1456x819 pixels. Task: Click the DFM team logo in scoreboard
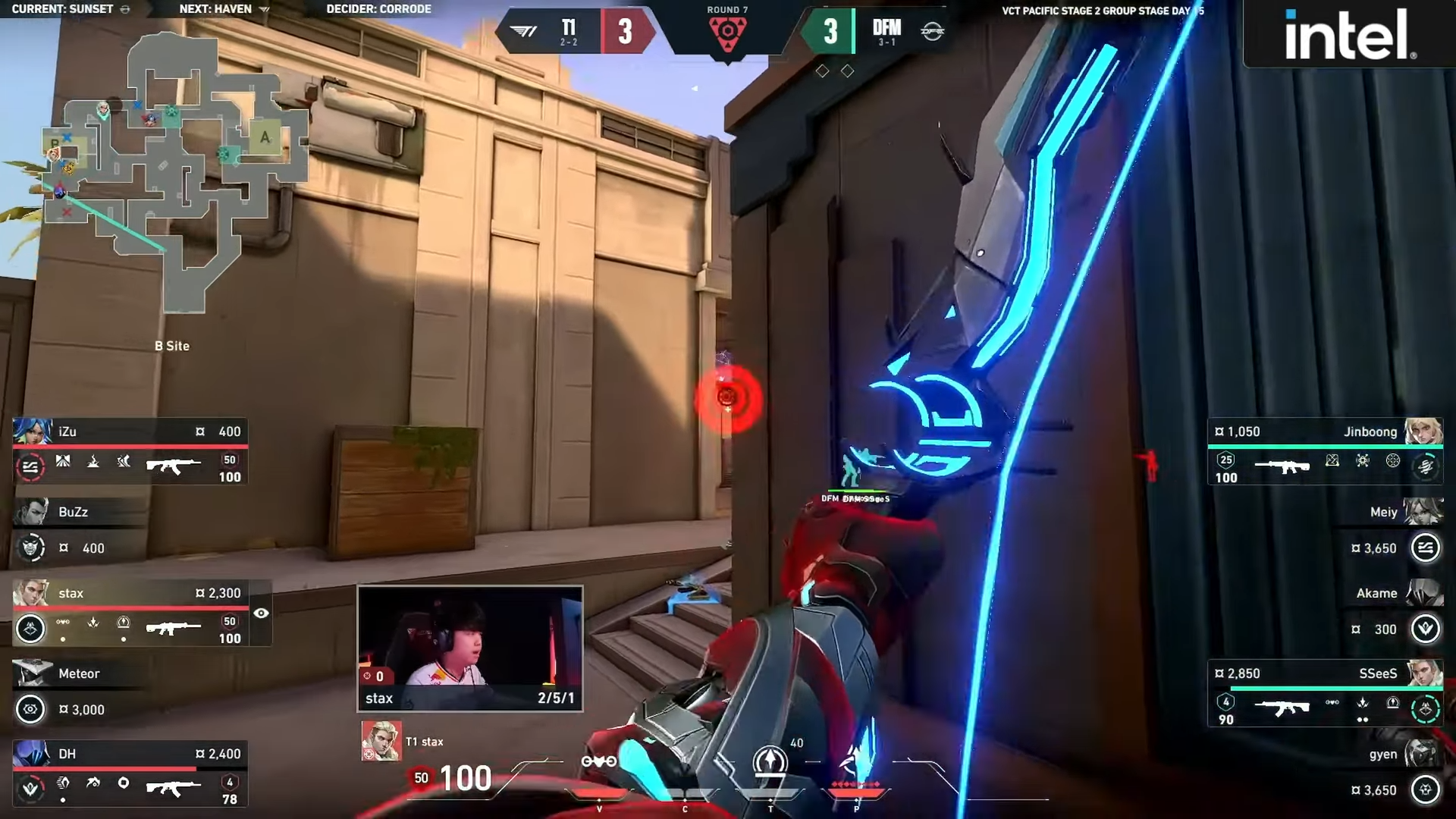click(932, 31)
